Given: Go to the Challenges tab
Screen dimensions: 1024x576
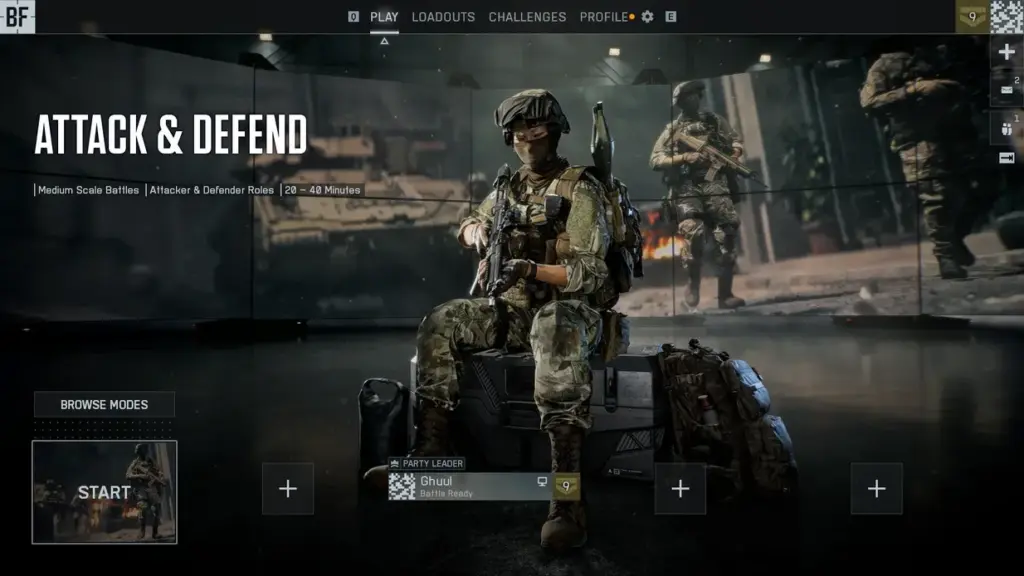Looking at the screenshot, I should point(527,17).
